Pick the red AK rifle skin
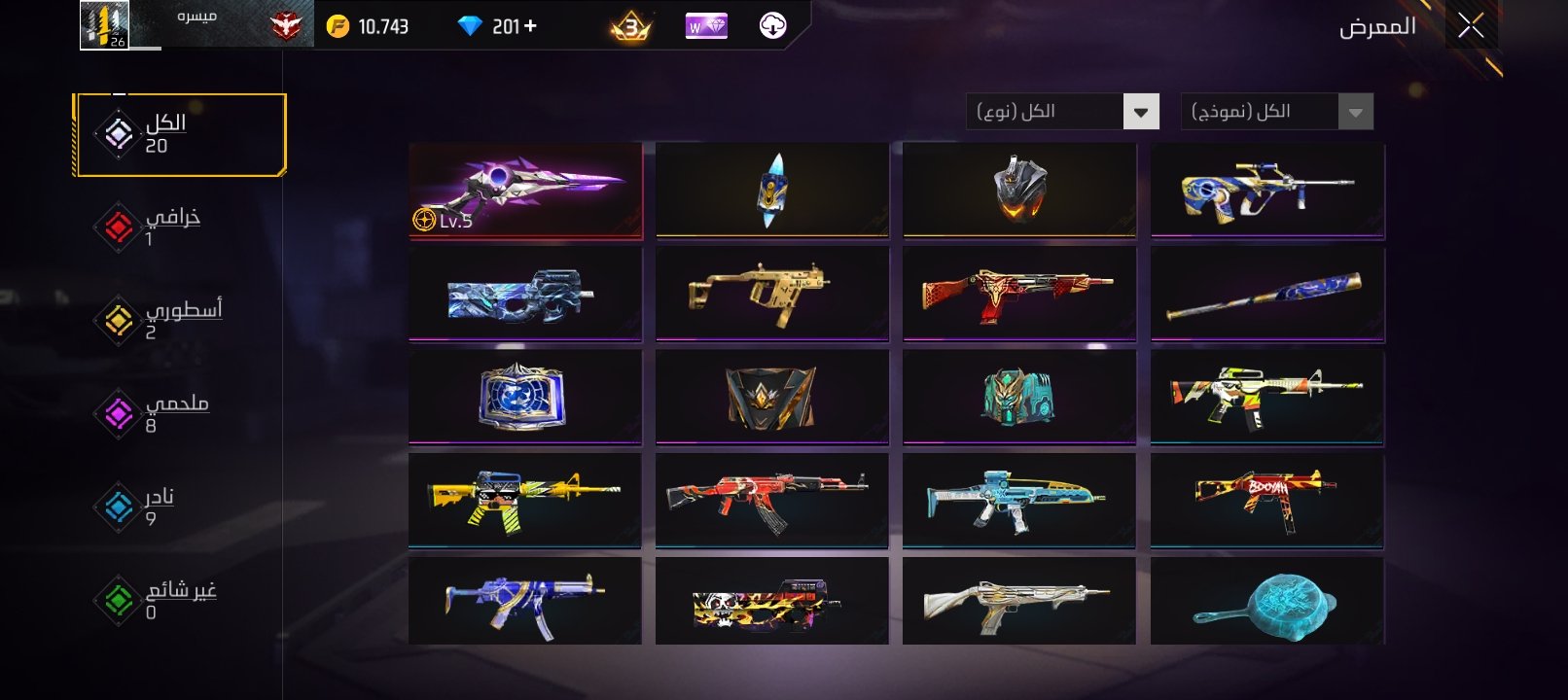 pos(771,500)
